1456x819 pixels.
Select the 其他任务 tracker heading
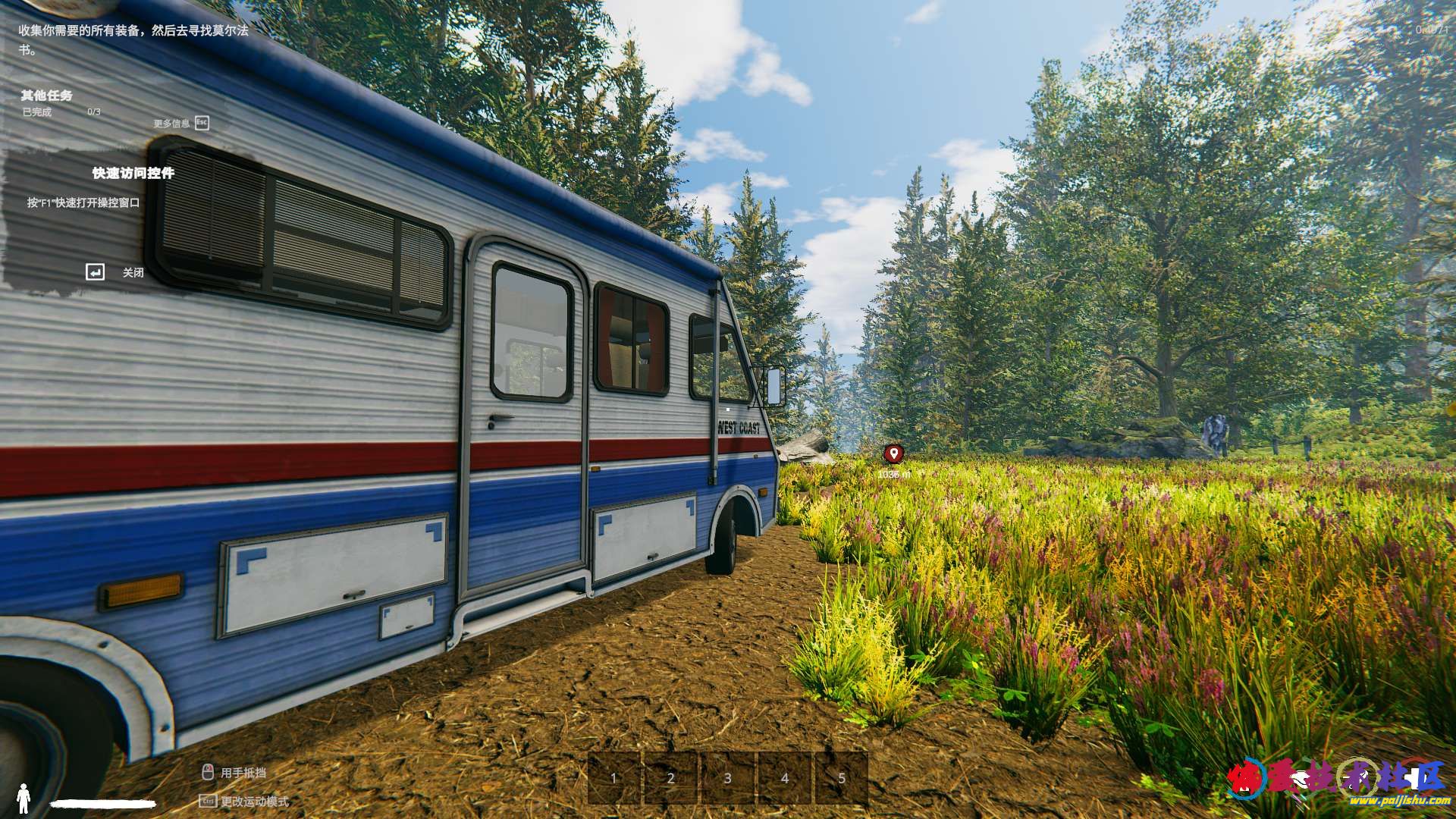click(46, 96)
